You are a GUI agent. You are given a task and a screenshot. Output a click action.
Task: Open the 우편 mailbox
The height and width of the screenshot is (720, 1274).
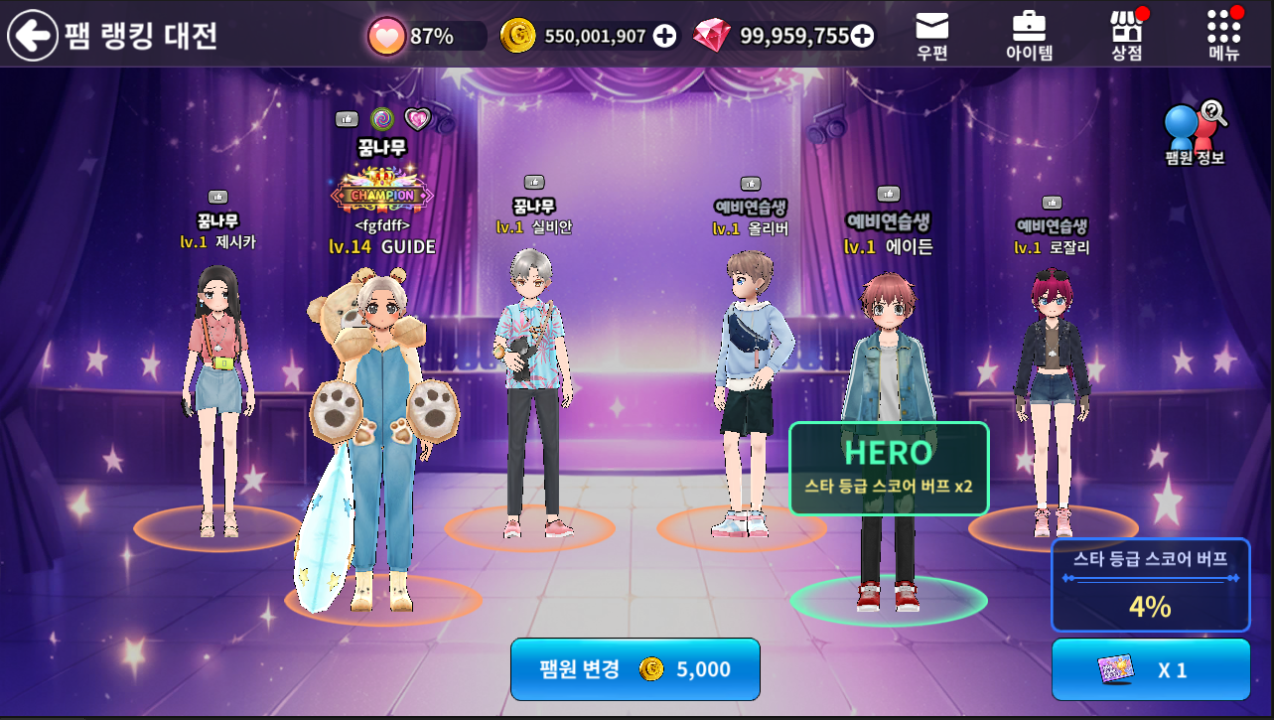[932, 36]
